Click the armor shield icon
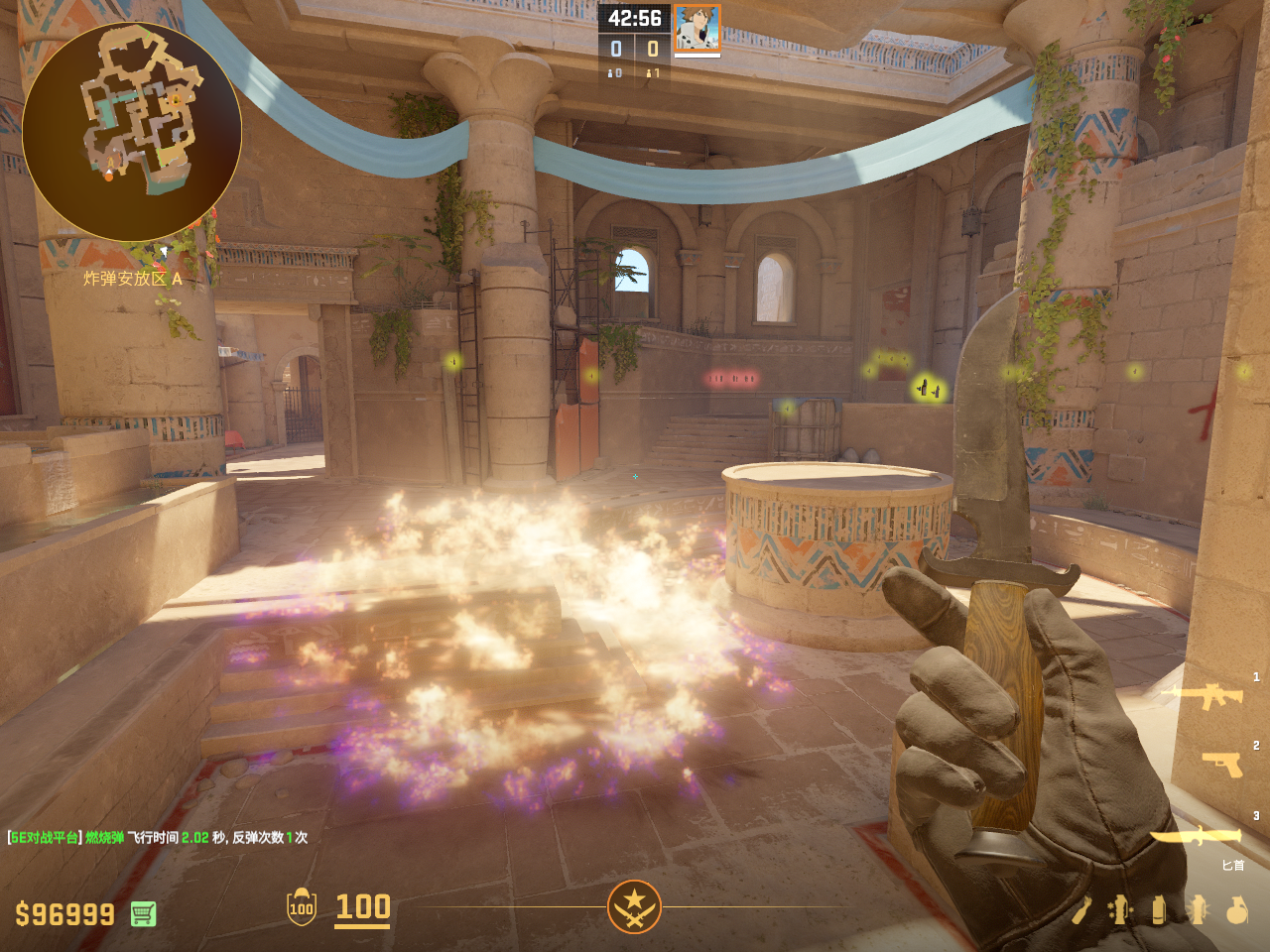This screenshot has width=1270, height=952. coord(302,906)
